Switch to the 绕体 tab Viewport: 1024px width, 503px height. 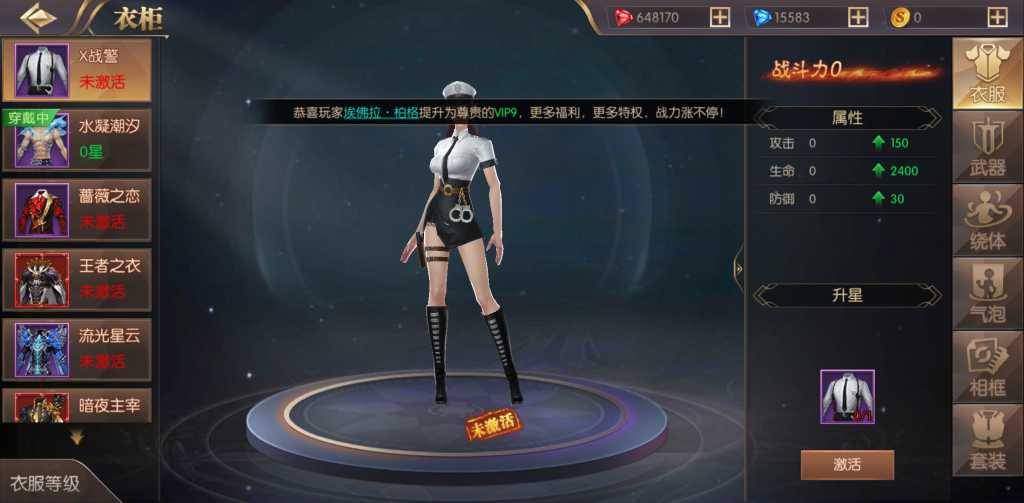point(987,219)
